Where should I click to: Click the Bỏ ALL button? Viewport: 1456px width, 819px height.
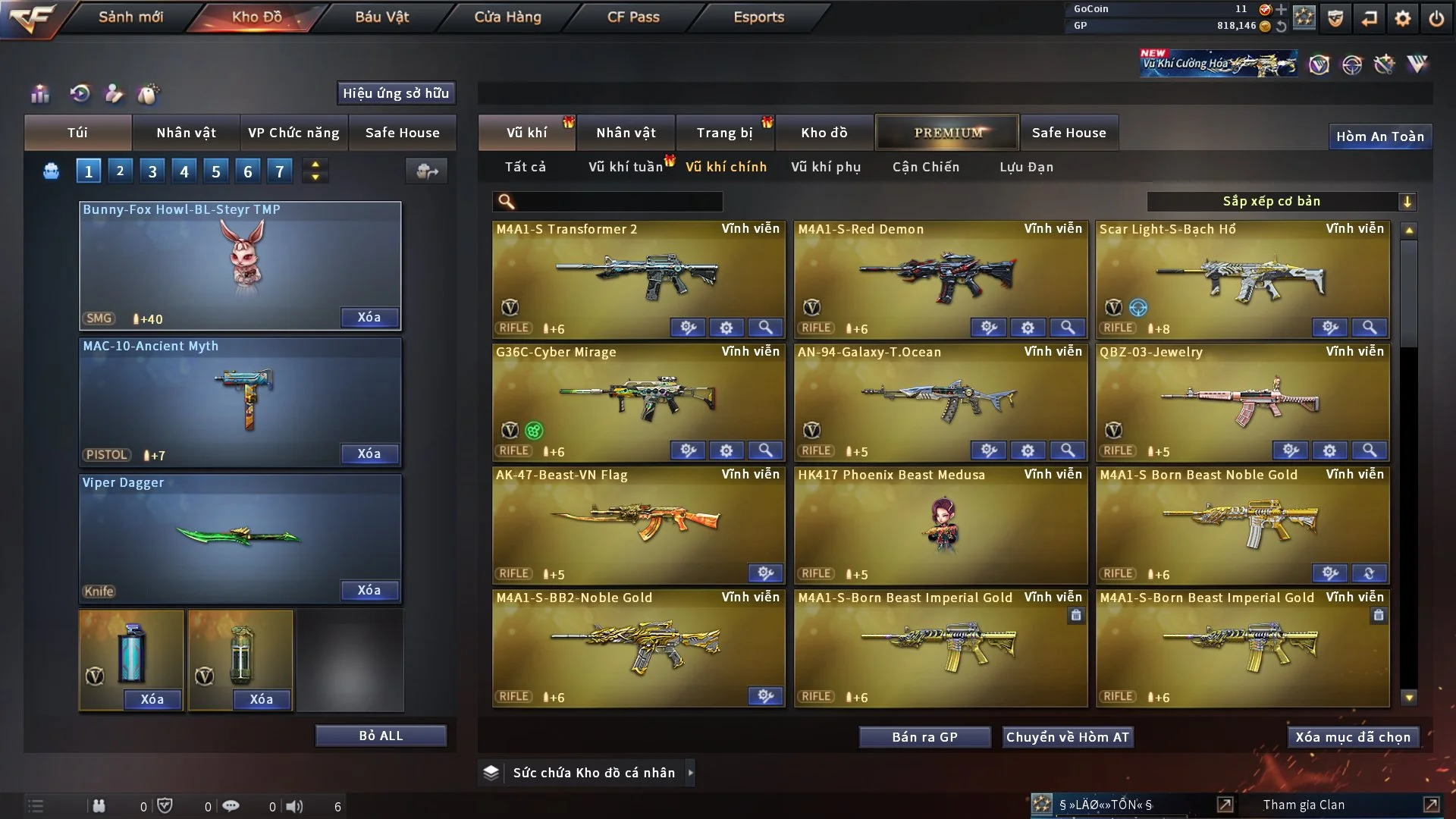381,736
